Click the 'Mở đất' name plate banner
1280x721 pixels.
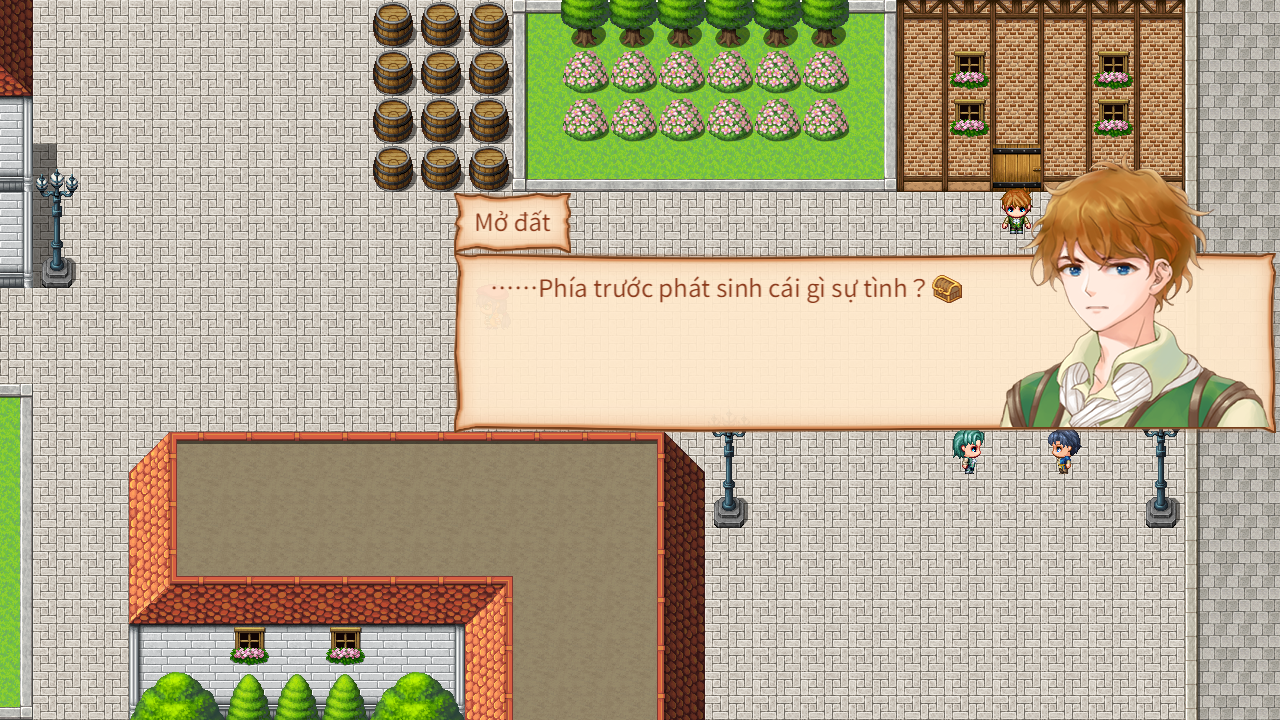tap(515, 222)
